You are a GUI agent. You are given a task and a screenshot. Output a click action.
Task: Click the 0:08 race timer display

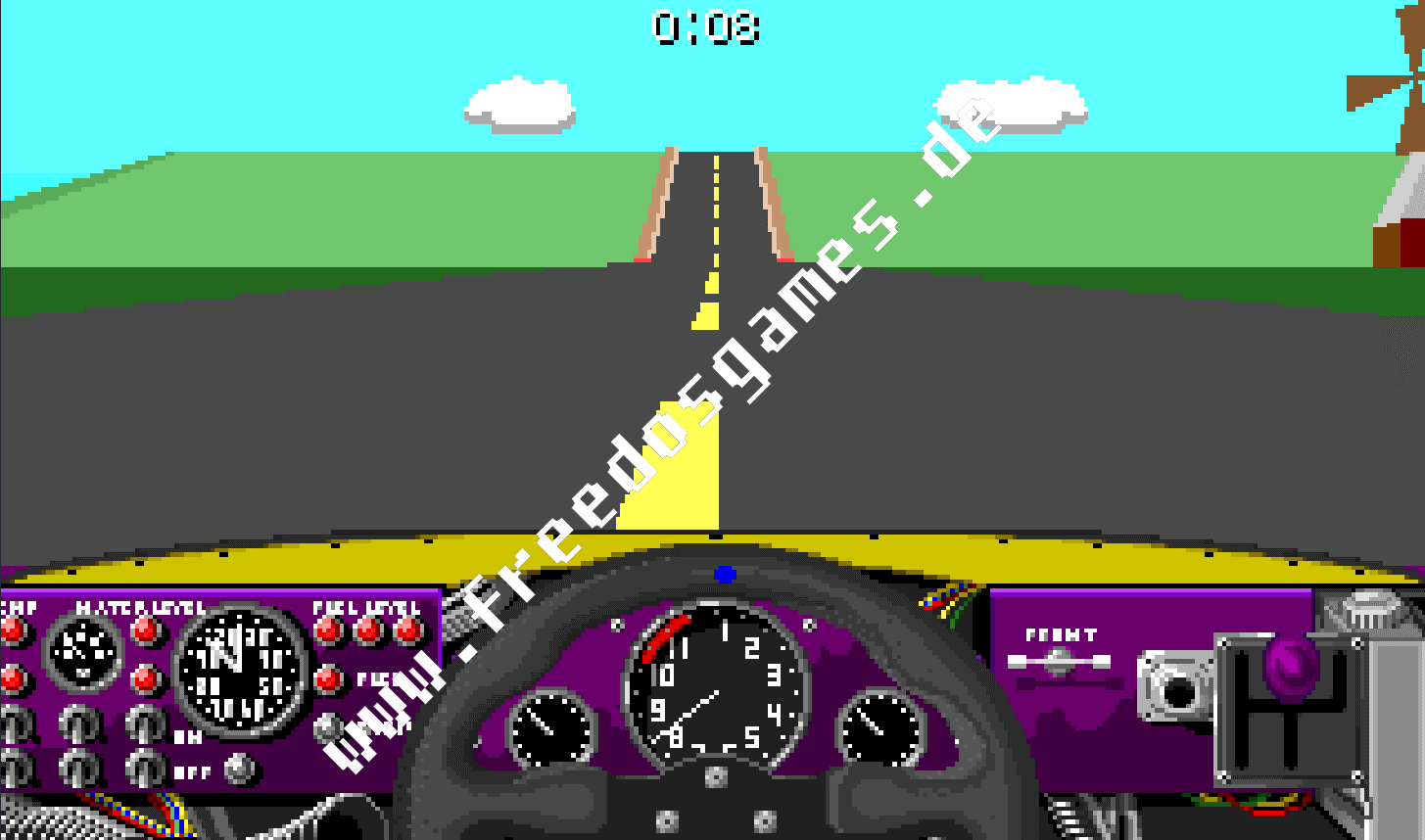705,27
